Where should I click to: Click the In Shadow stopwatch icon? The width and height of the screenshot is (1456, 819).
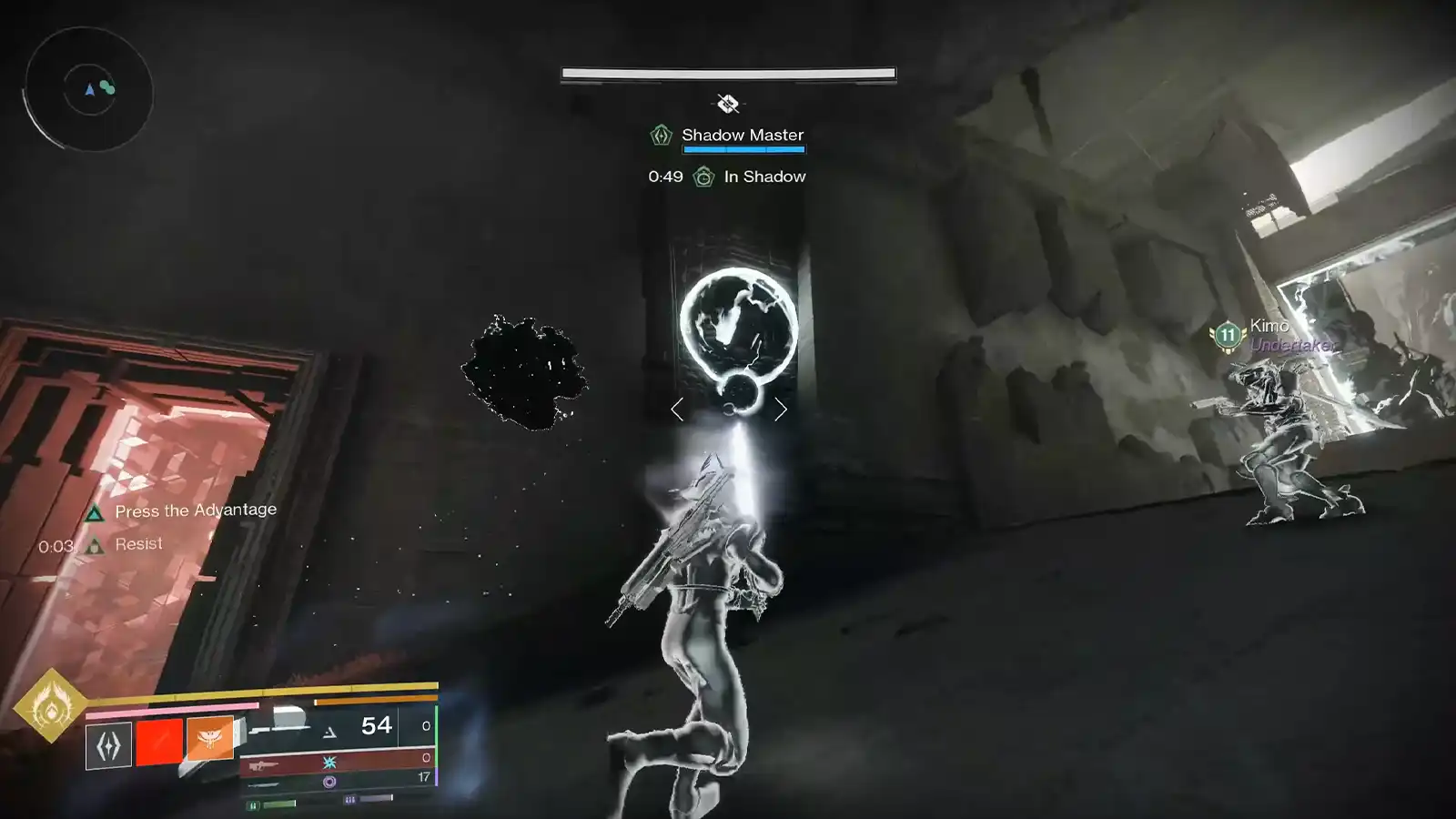(x=703, y=177)
